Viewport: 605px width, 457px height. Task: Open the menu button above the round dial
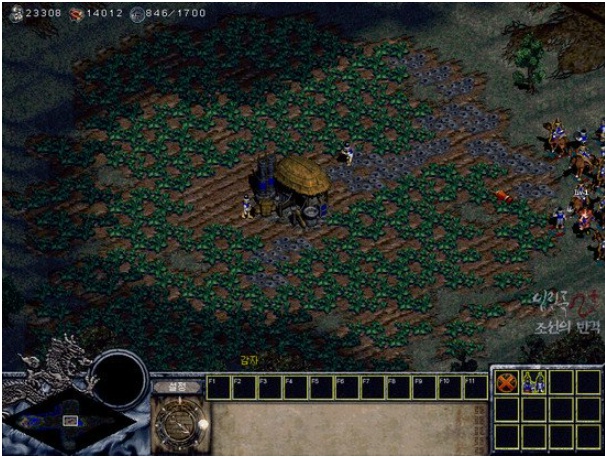pos(176,385)
